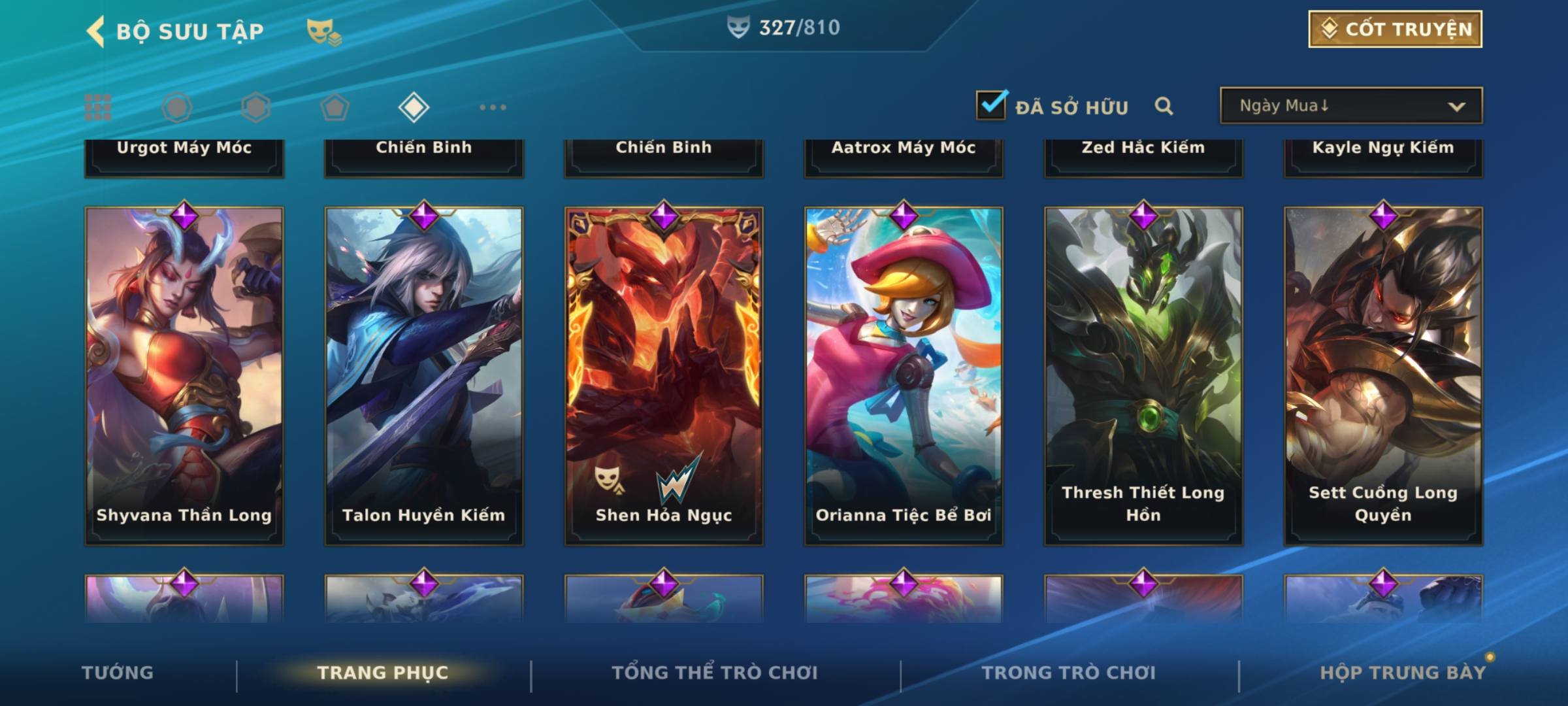The image size is (1568, 706).
Task: Expand the Ngày Mua sort dropdown
Action: 1350,106
